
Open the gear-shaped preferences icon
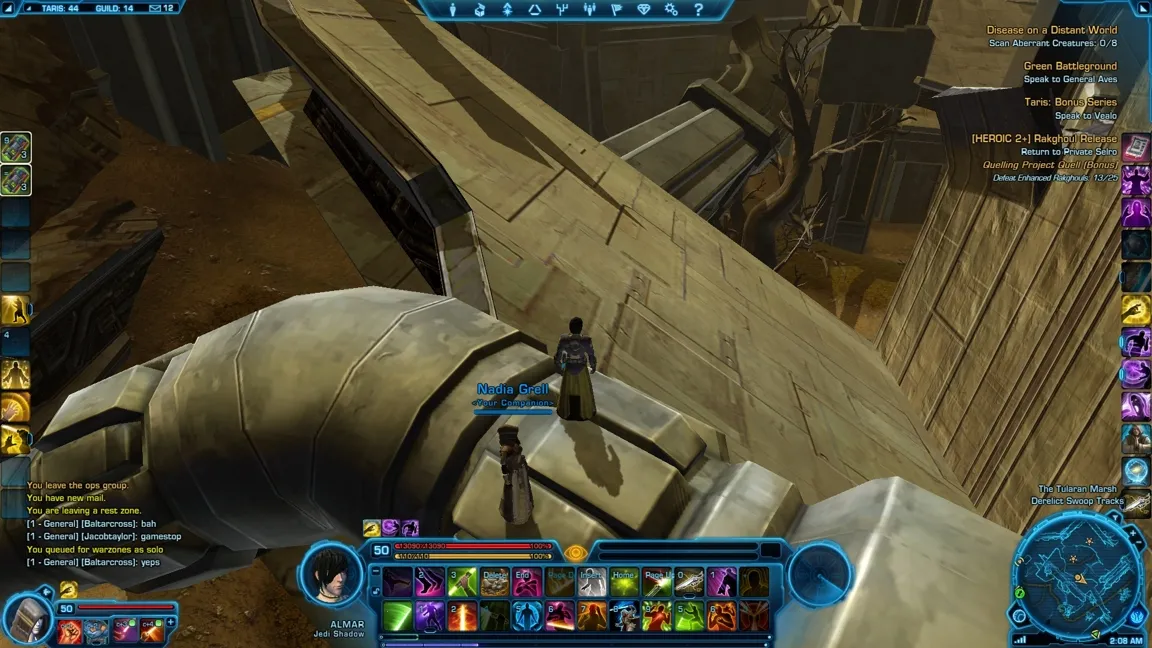click(x=672, y=10)
